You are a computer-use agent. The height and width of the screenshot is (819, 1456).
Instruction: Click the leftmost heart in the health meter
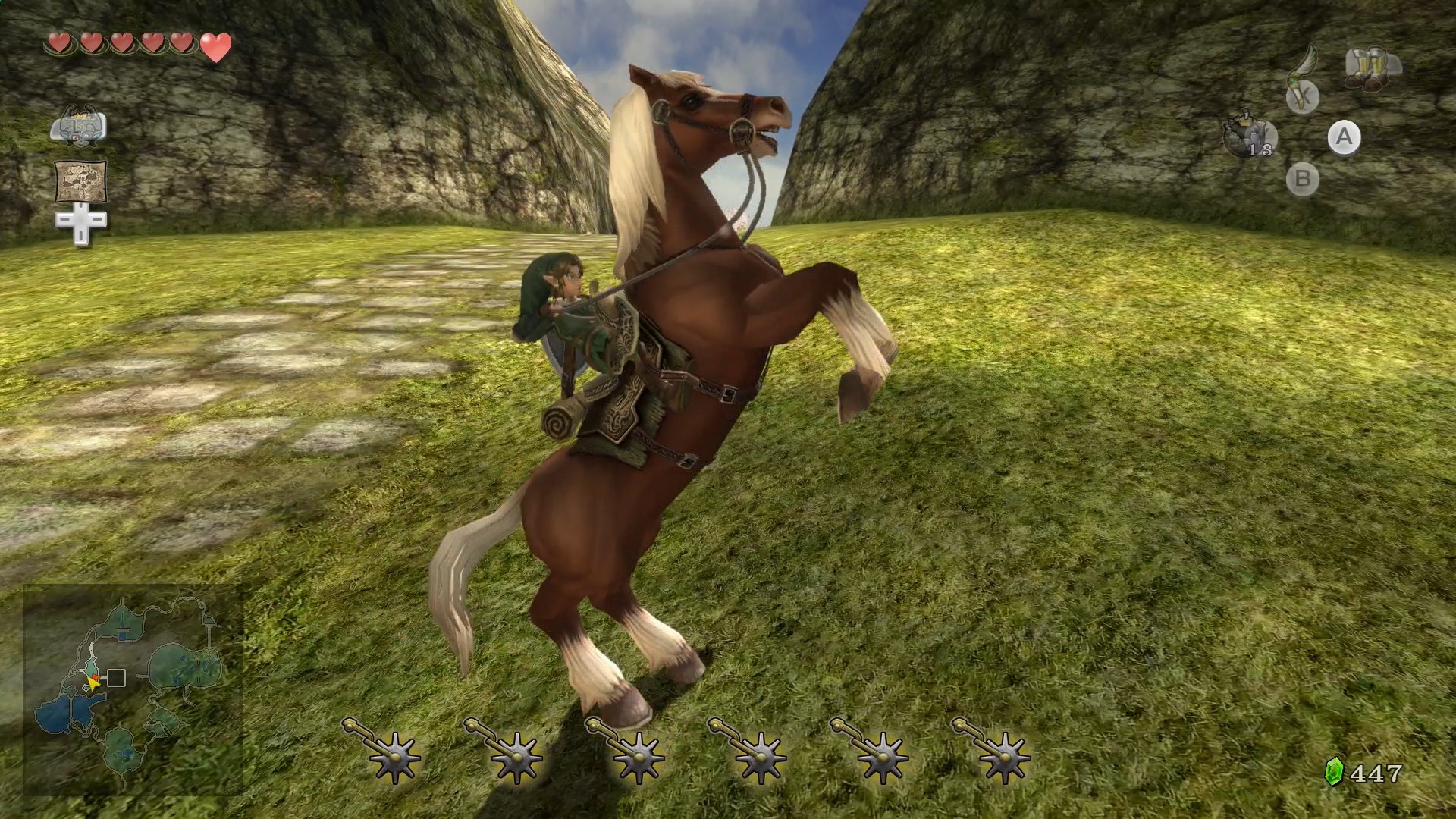point(58,43)
